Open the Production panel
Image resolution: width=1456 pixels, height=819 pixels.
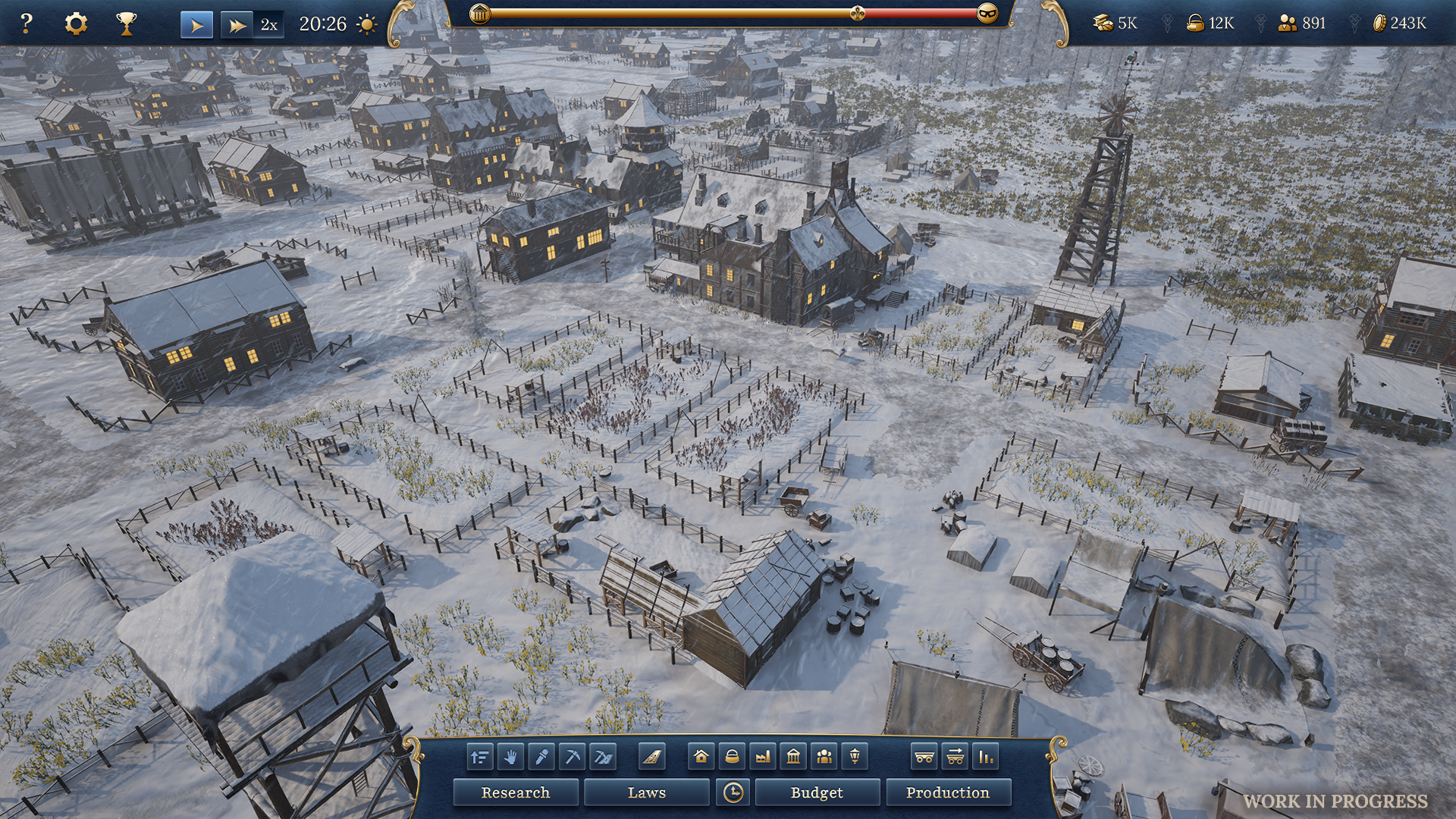tap(947, 792)
